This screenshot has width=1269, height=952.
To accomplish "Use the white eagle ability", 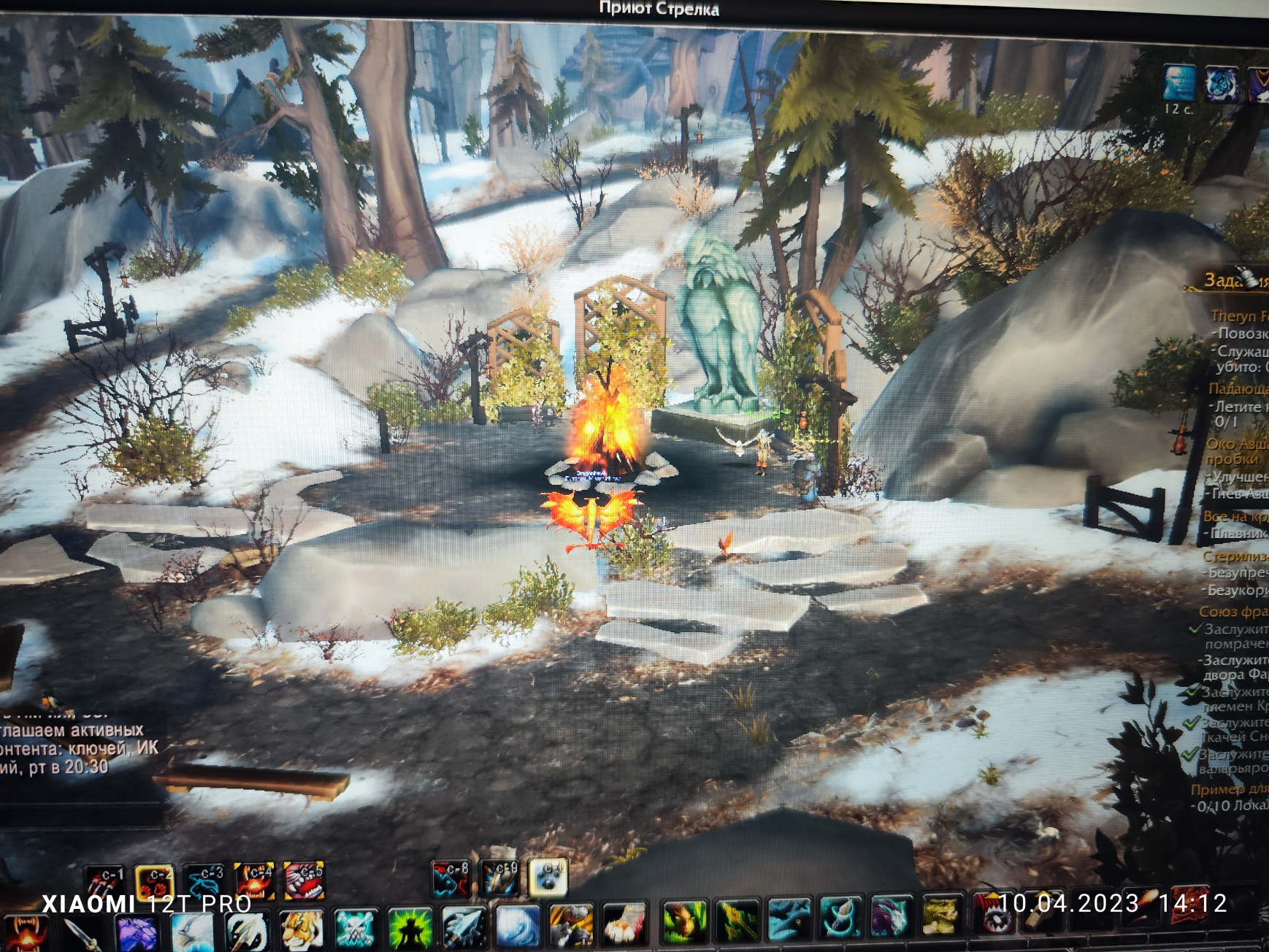I will click(192, 932).
